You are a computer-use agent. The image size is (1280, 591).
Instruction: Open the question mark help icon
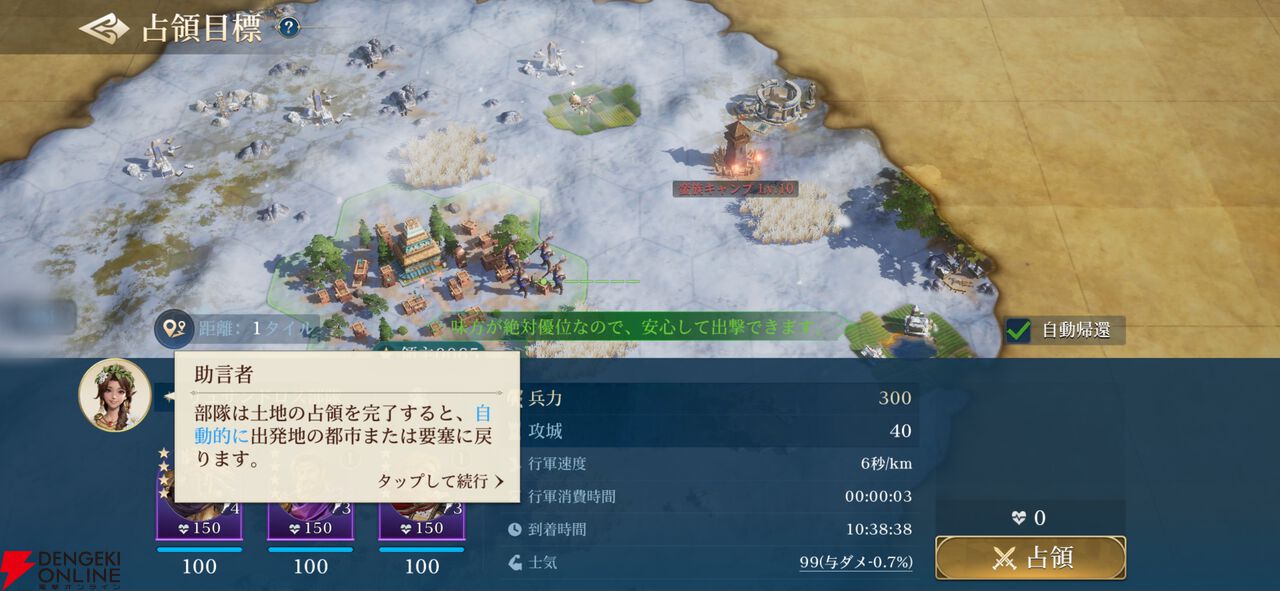(x=288, y=28)
